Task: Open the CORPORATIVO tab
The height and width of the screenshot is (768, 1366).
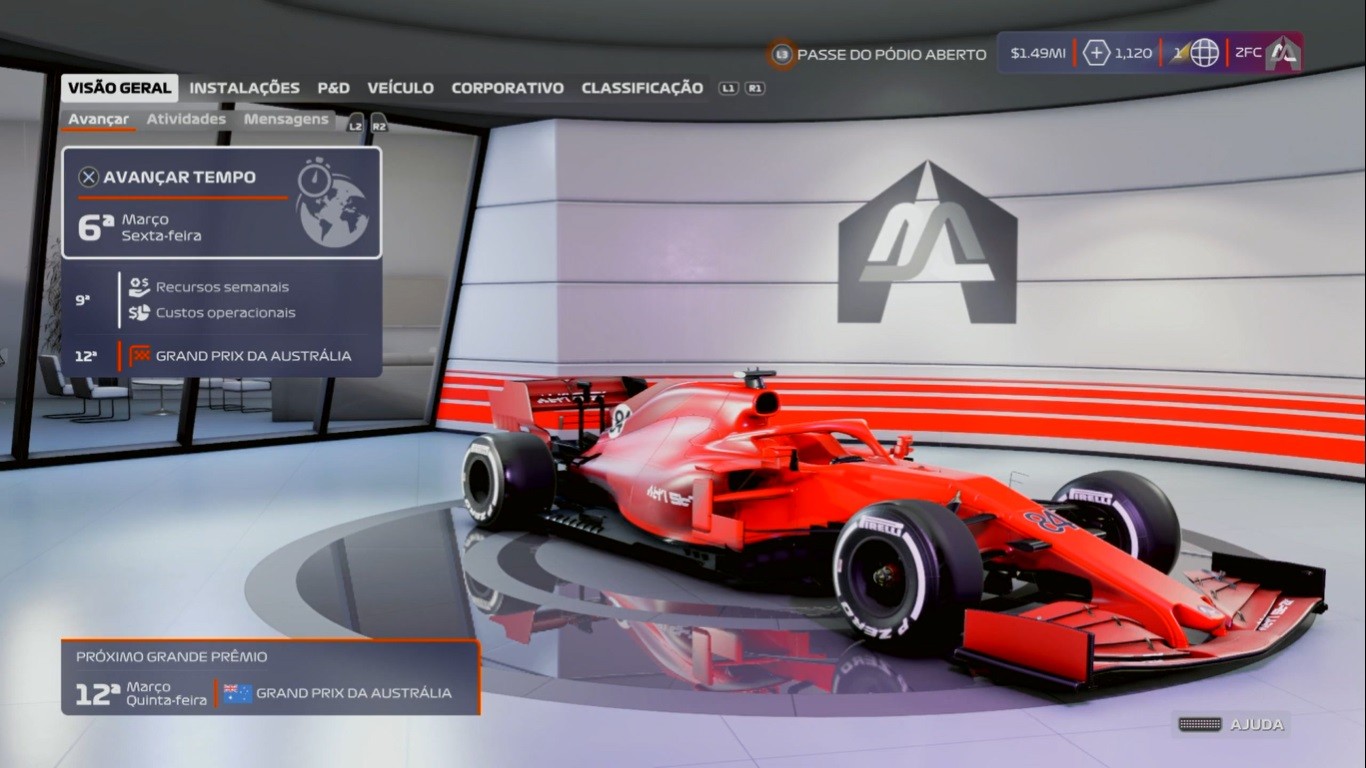Action: pyautogui.click(x=509, y=88)
